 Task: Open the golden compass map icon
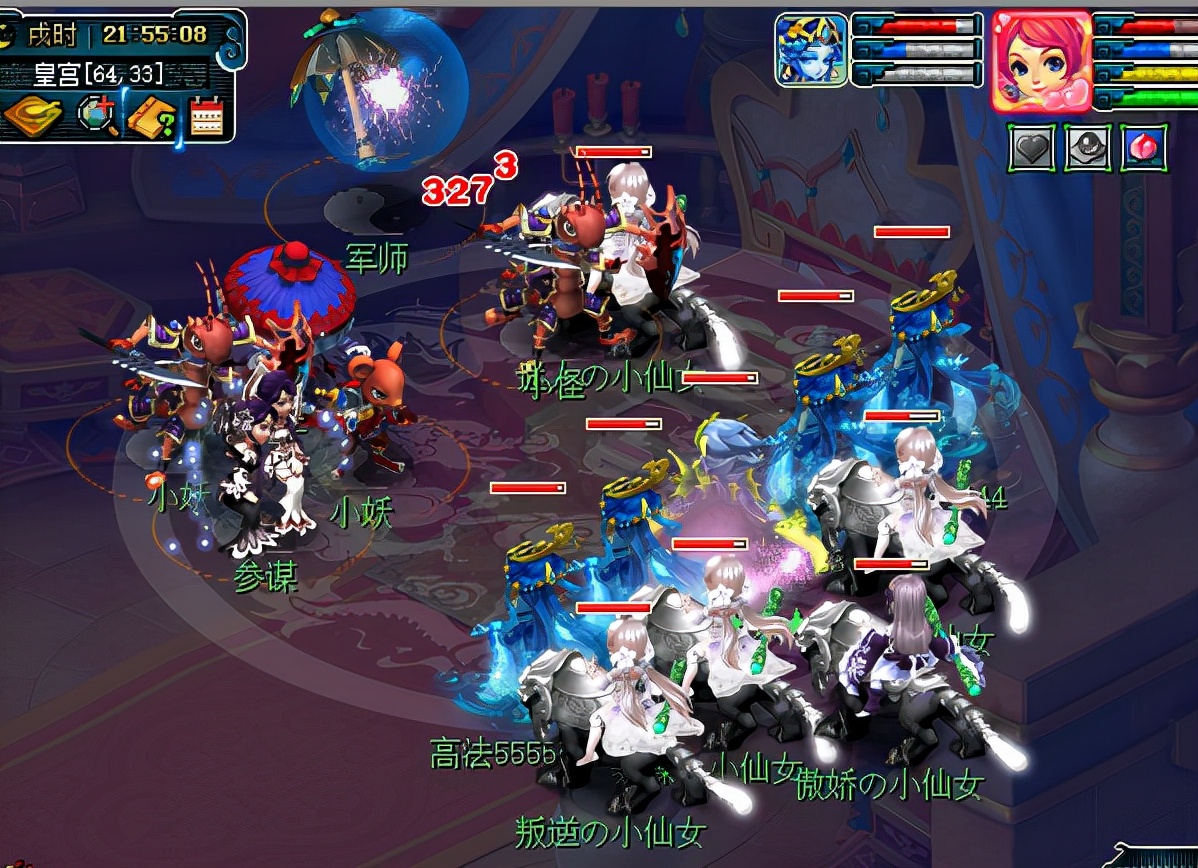click(x=32, y=116)
